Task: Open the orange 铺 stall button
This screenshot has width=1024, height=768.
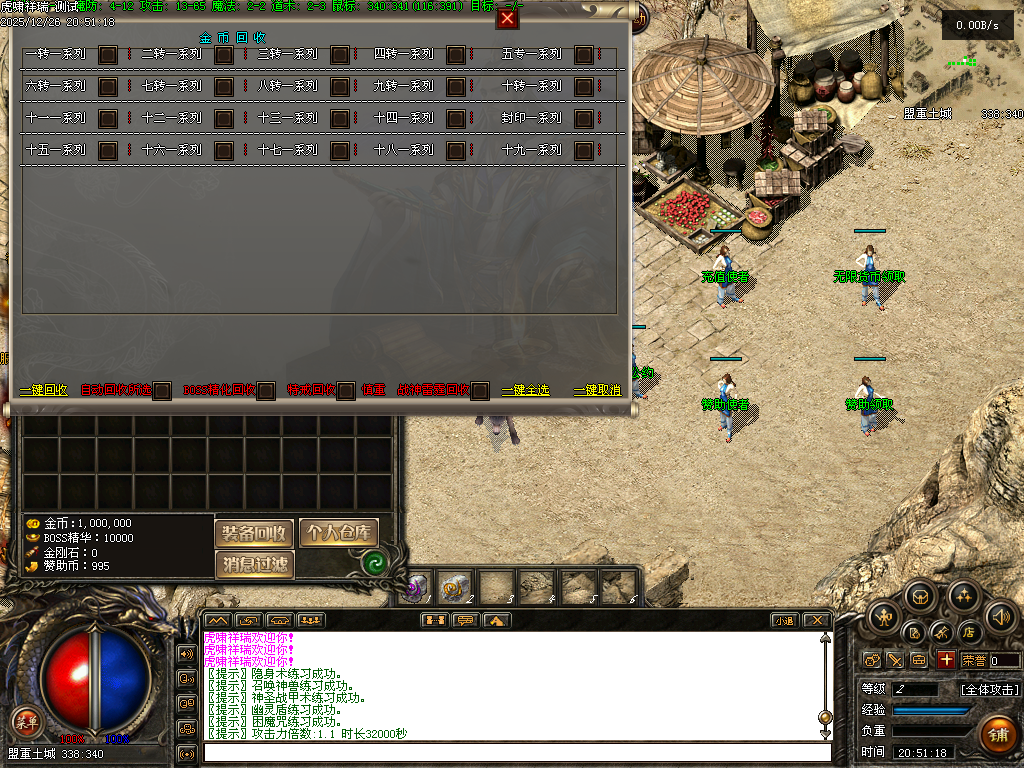Action: point(997,735)
